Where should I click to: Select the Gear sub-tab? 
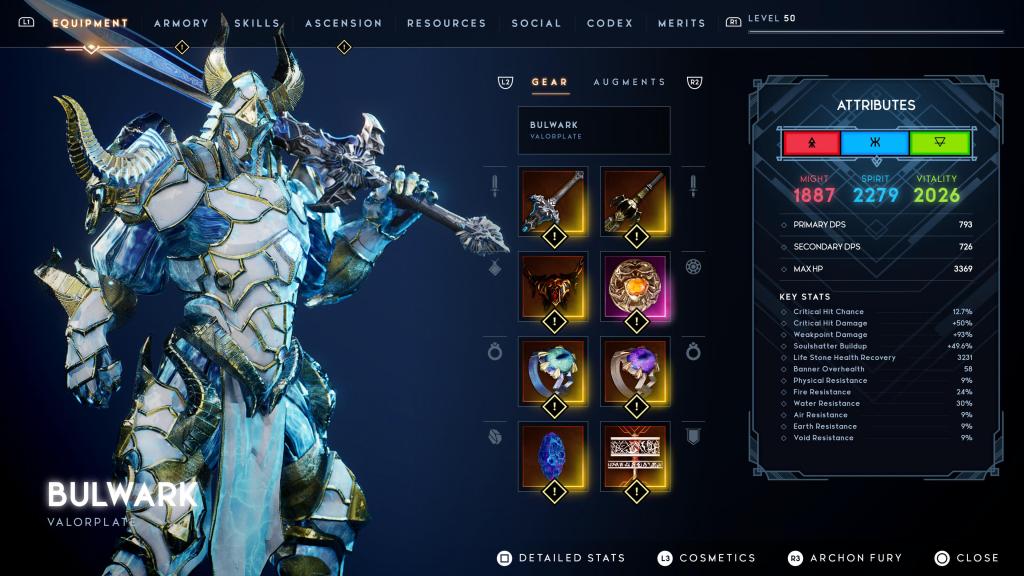[549, 82]
